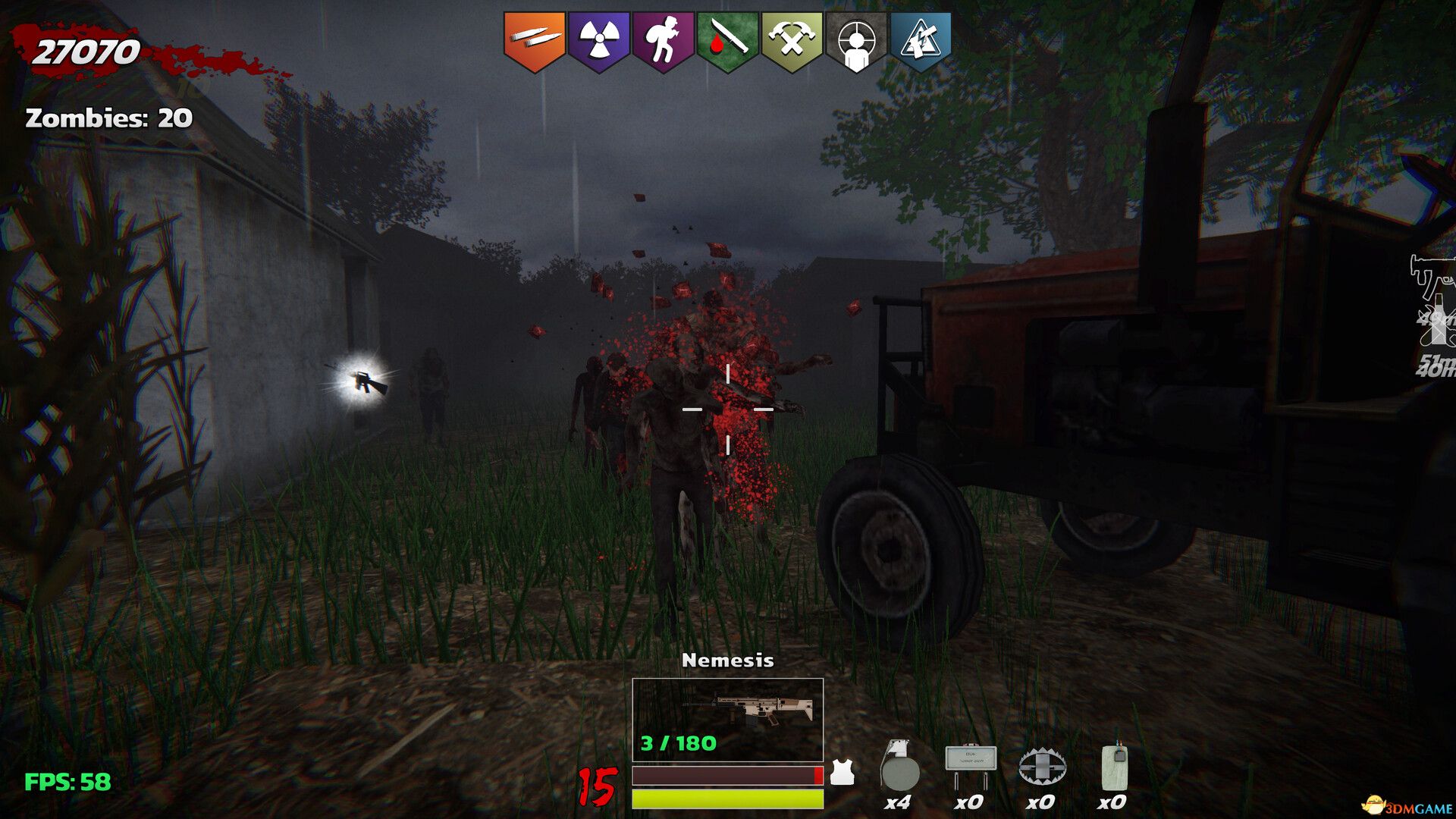Click the crossed hammers perk badge
This screenshot has height=819, width=1456.
coord(792,40)
